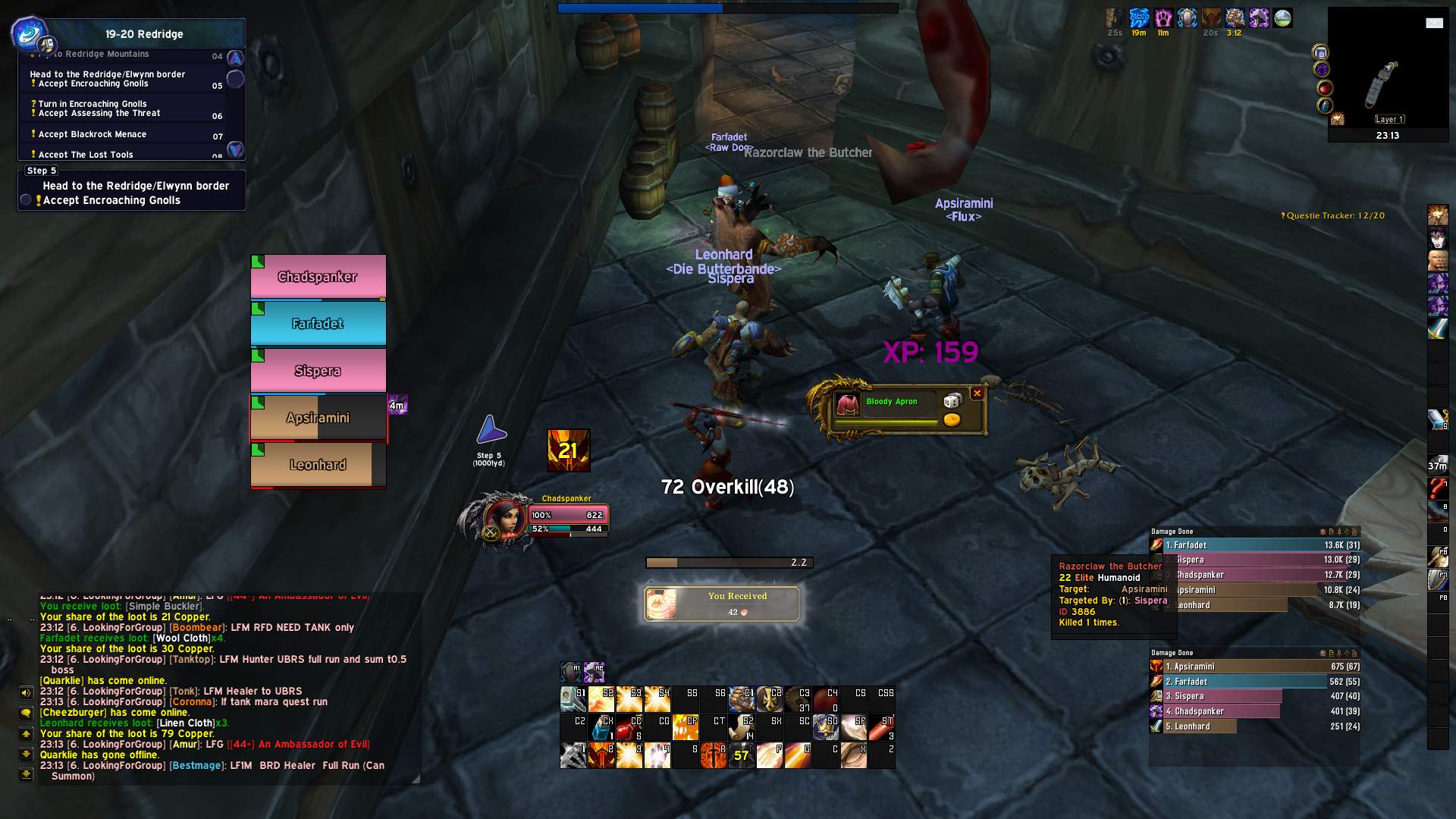Use the red health potion slot
The image size is (1456, 819).
coord(629,727)
